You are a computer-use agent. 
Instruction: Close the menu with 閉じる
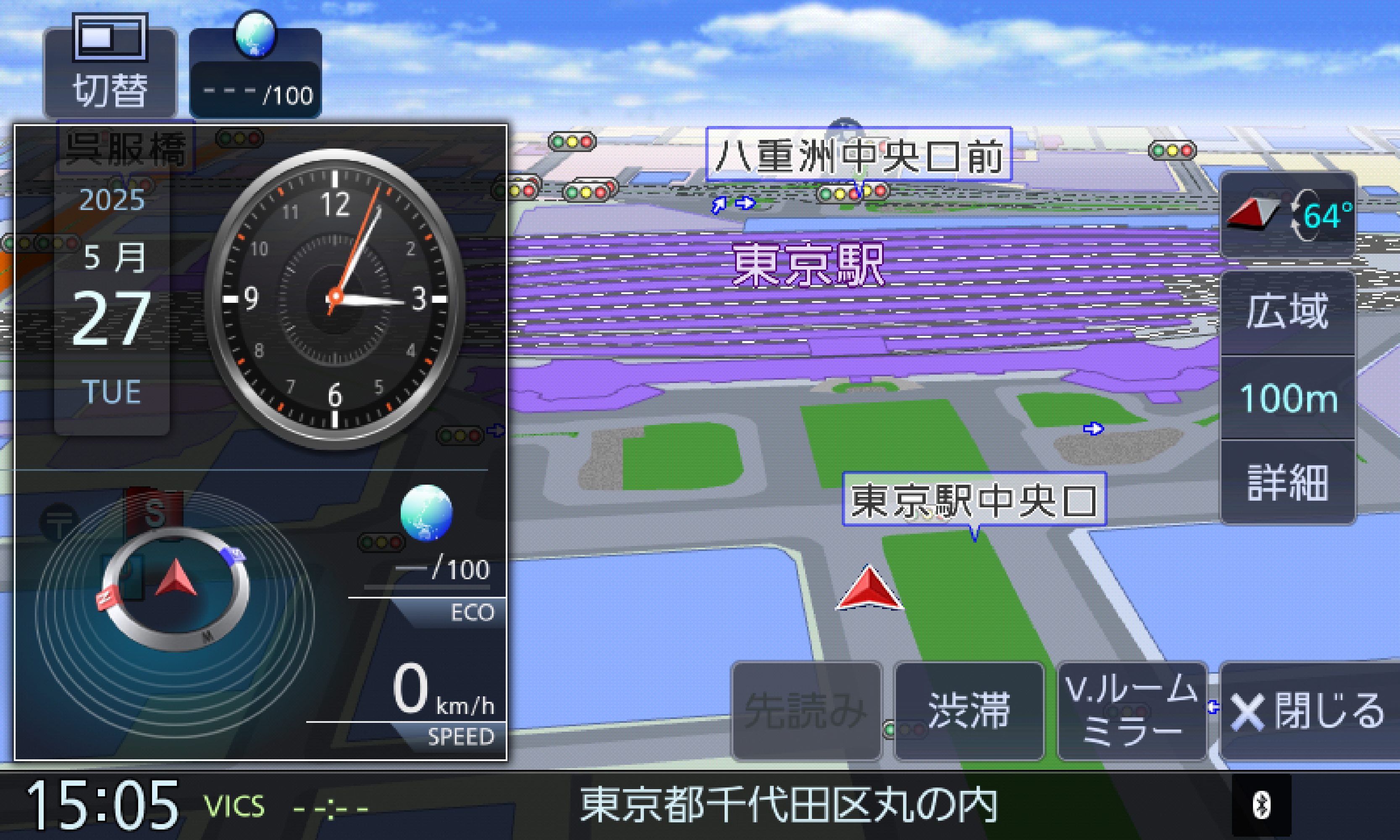click(1308, 711)
